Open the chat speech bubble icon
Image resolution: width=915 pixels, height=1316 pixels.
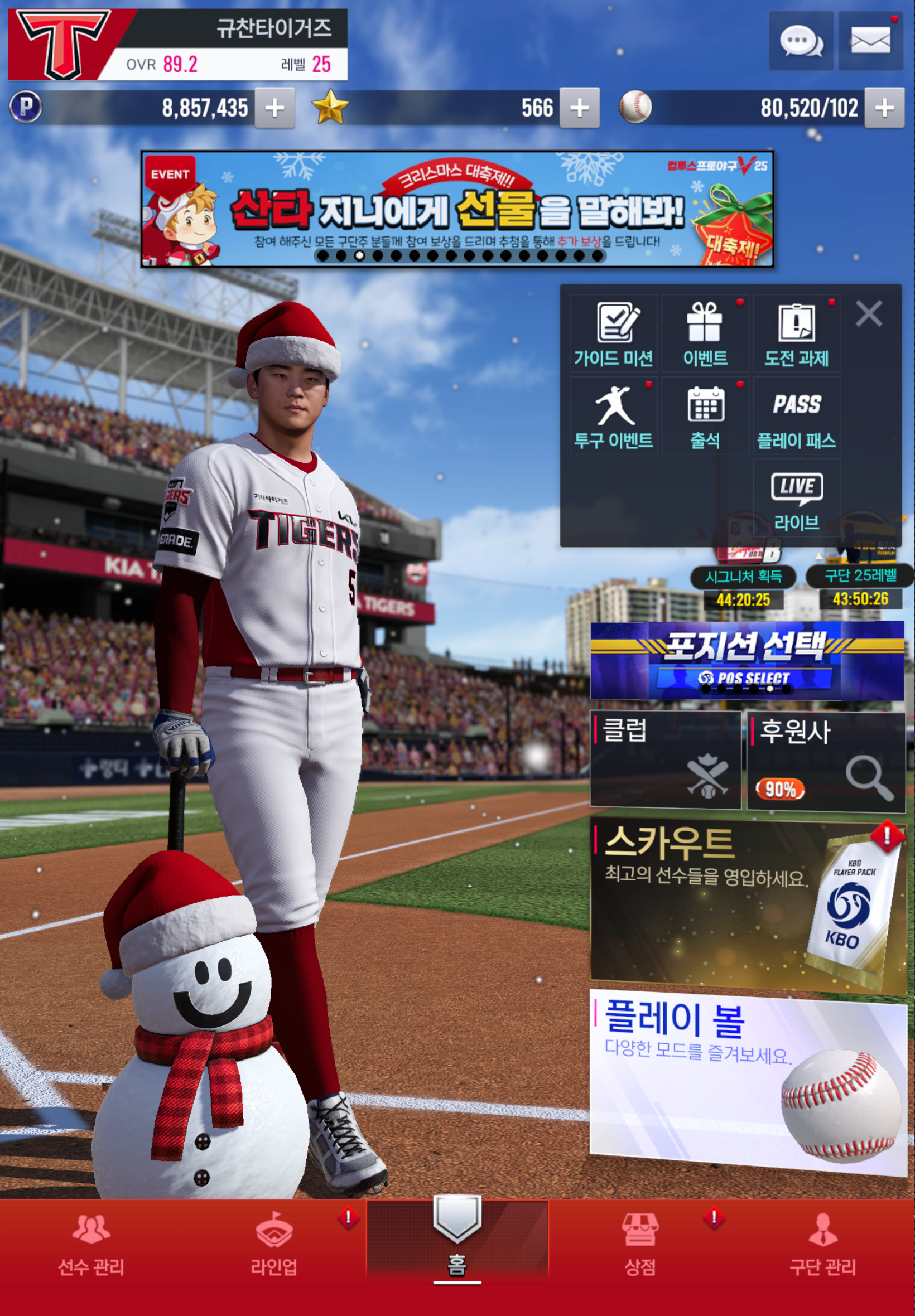(x=801, y=41)
